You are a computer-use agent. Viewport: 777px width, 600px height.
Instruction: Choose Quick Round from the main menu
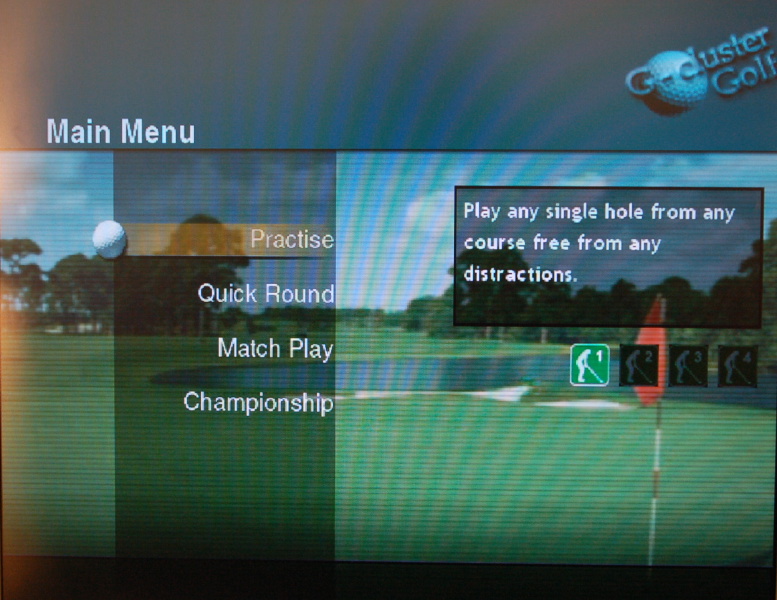coord(265,294)
